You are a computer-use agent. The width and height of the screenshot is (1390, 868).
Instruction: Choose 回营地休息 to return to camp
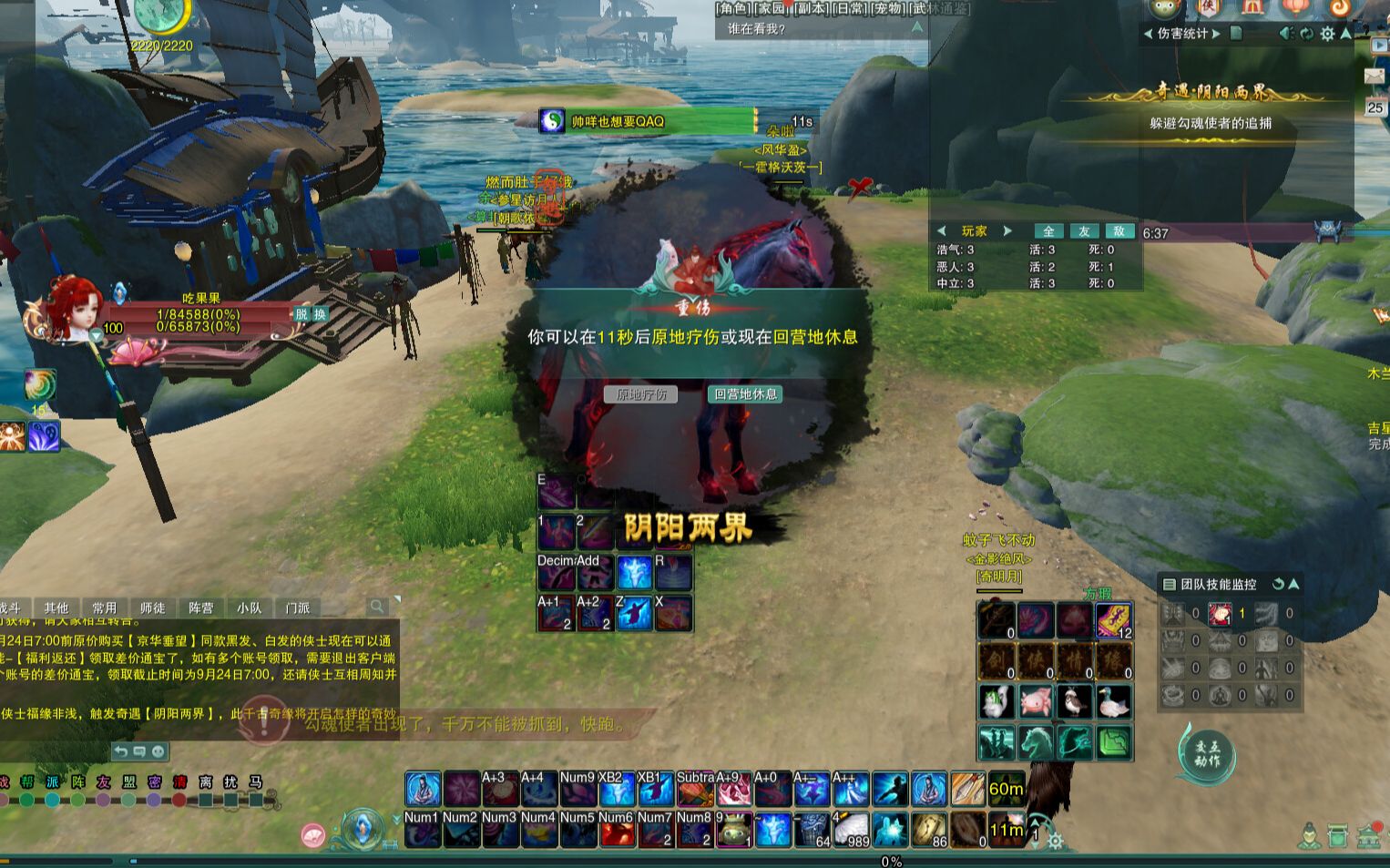click(x=745, y=394)
